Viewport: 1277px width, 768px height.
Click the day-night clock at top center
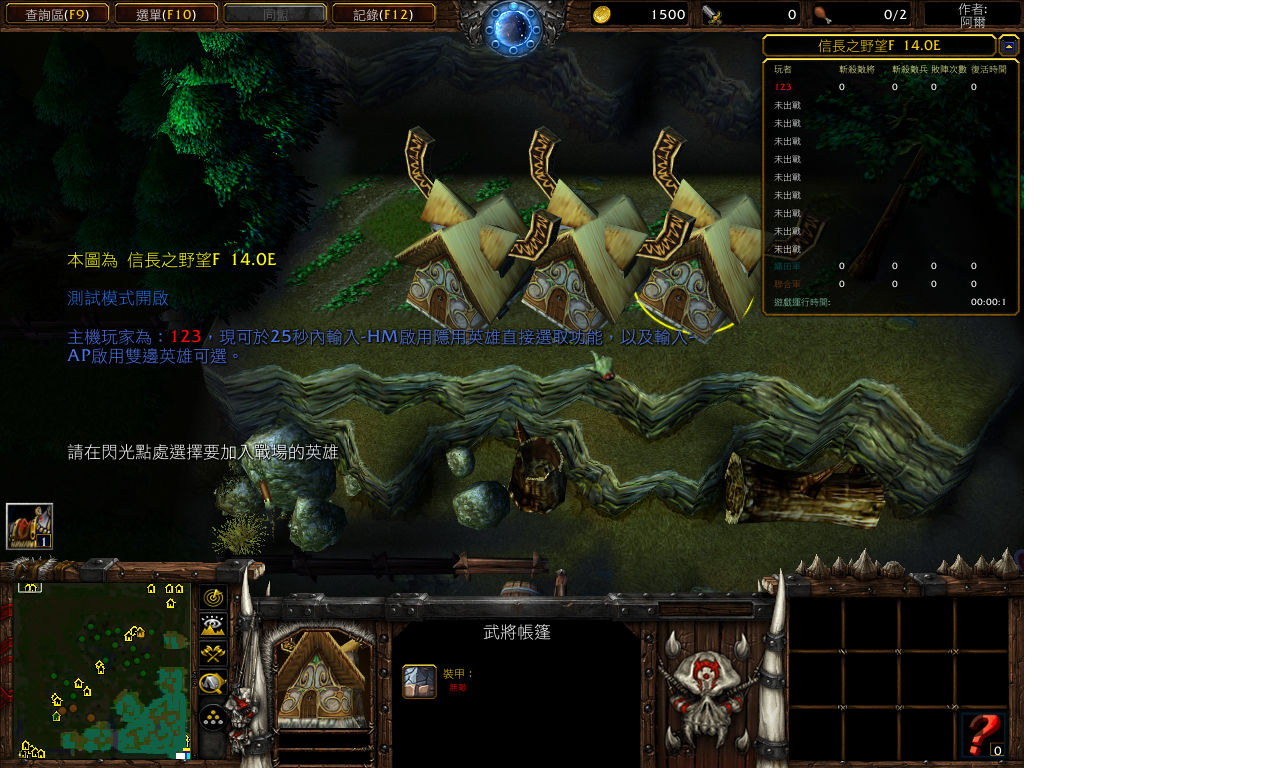tap(513, 27)
